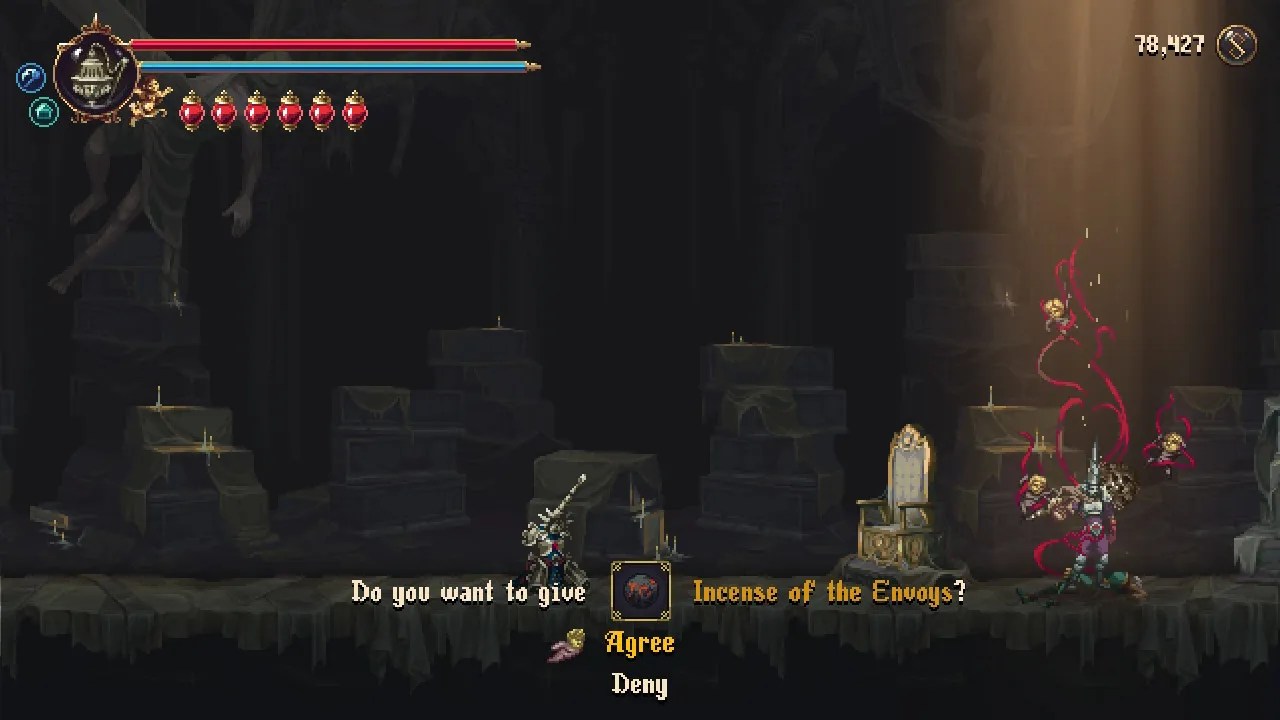The image size is (1280, 720).
Task: Click the golden throne
Action: point(899,500)
